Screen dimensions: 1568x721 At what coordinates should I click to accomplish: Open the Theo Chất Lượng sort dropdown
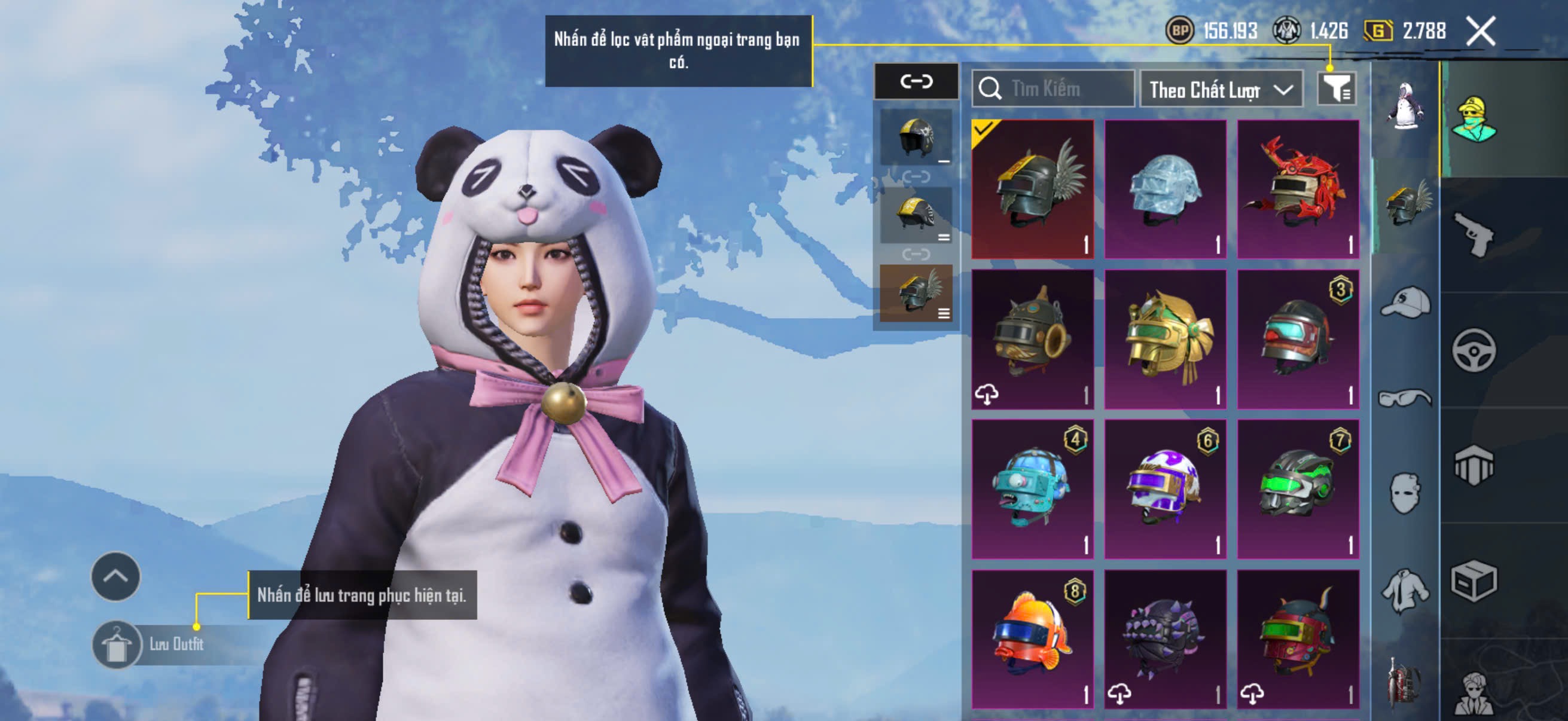1221,90
